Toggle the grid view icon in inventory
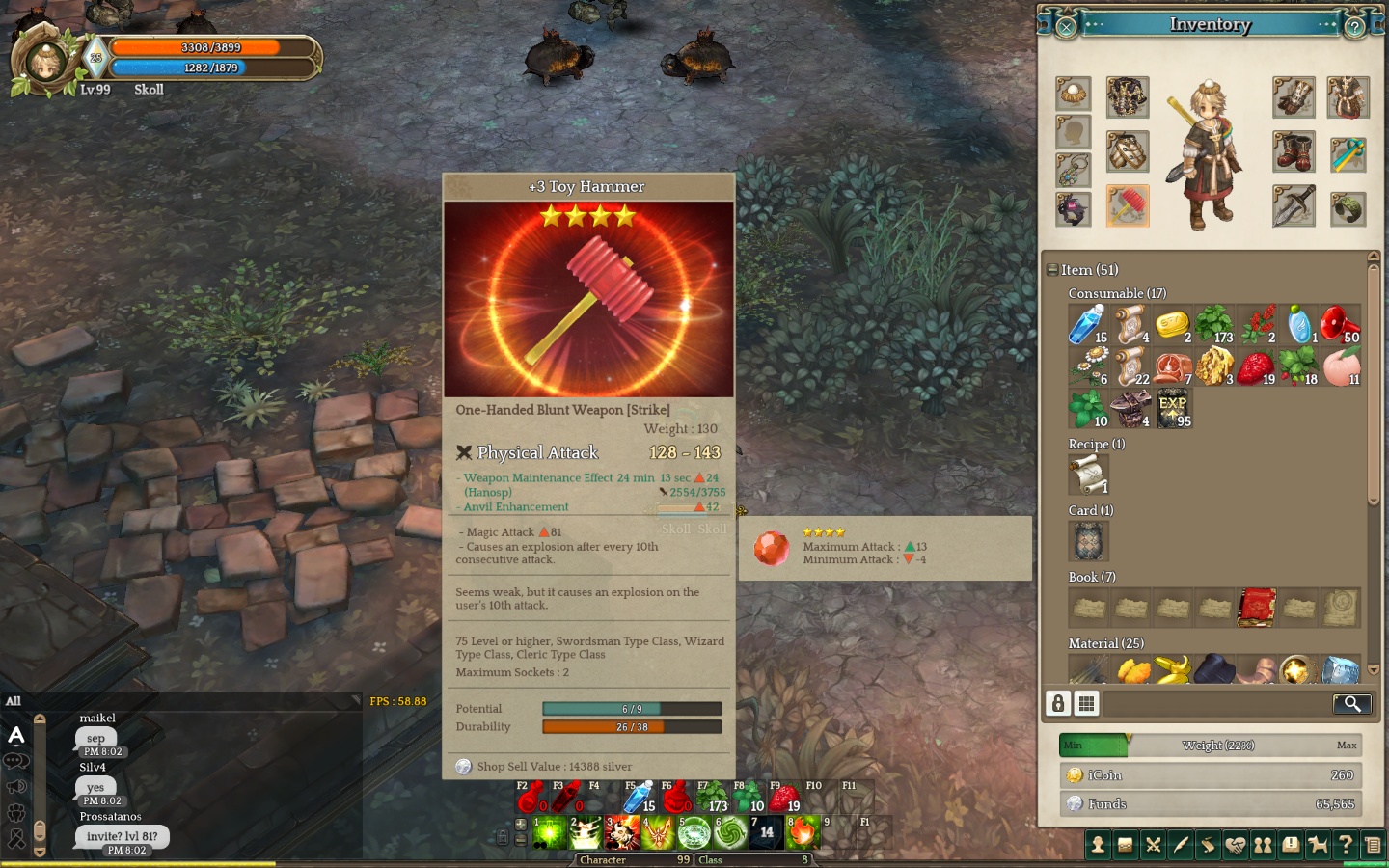This screenshot has height=868, width=1389. (x=1087, y=704)
